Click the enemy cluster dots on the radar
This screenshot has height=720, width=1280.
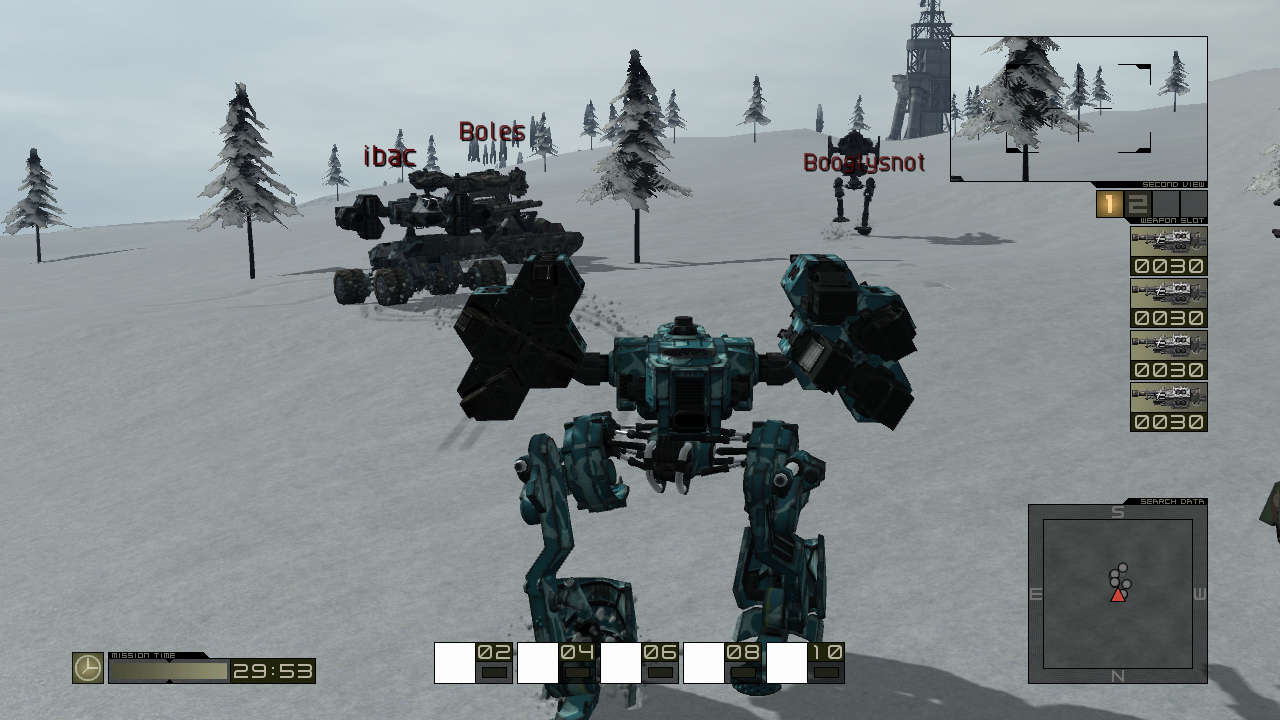(x=1117, y=577)
